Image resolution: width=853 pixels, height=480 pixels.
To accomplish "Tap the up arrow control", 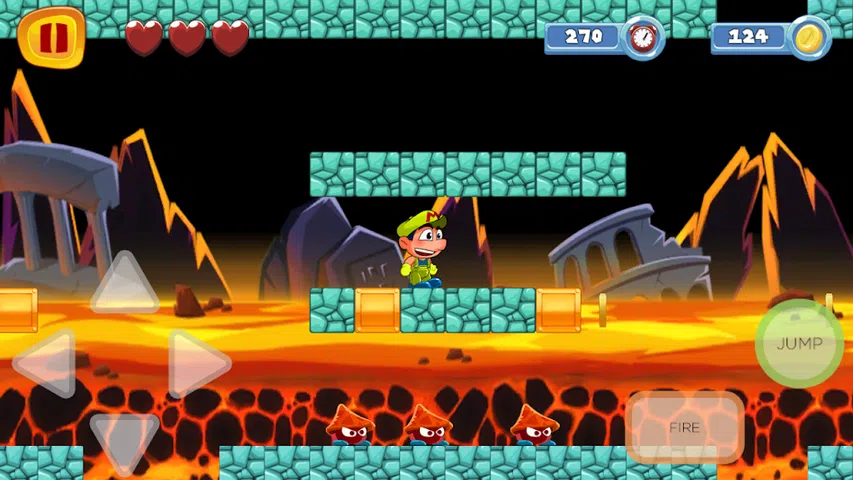I will click(x=124, y=285).
